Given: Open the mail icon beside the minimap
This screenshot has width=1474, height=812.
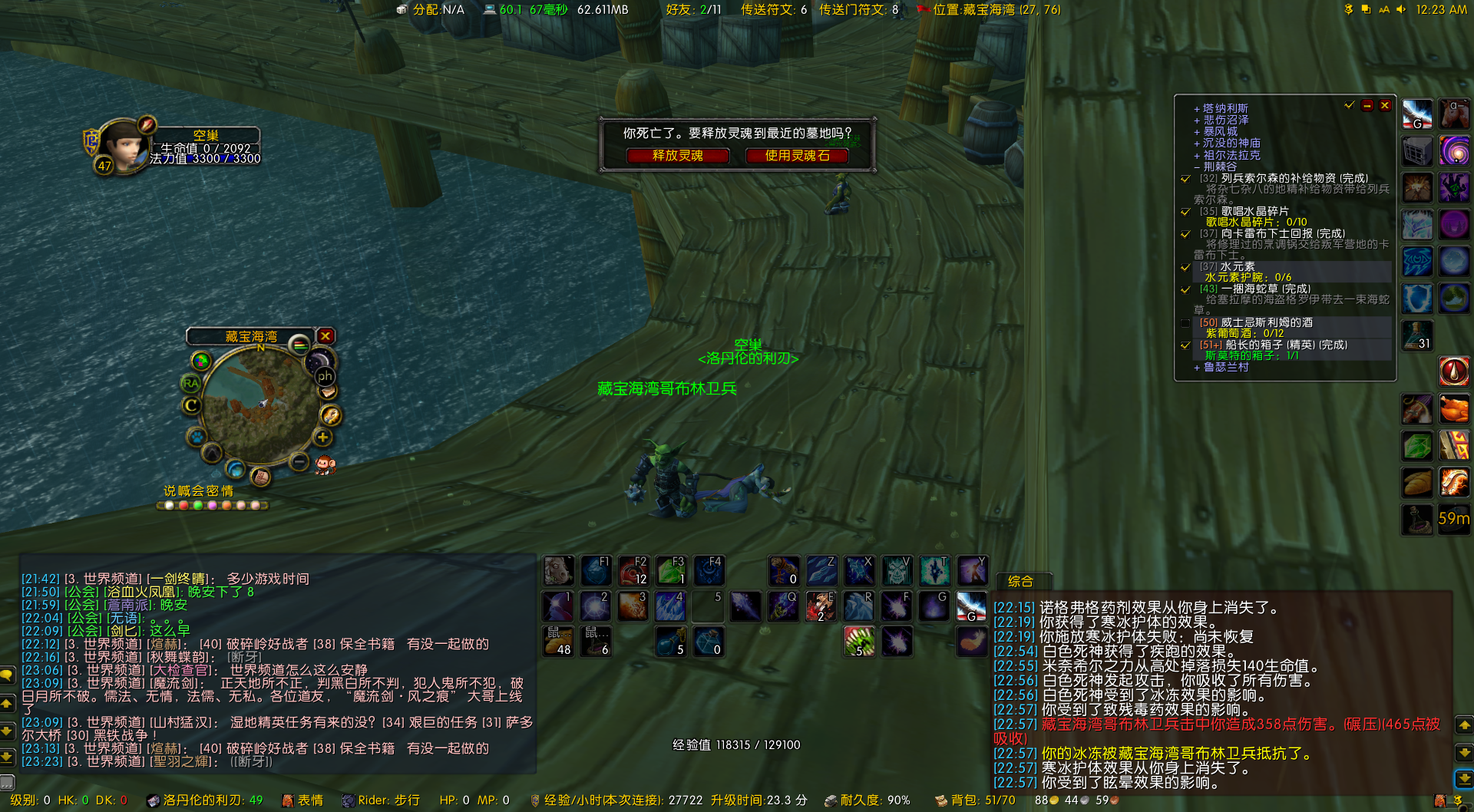Looking at the screenshot, I should [328, 391].
